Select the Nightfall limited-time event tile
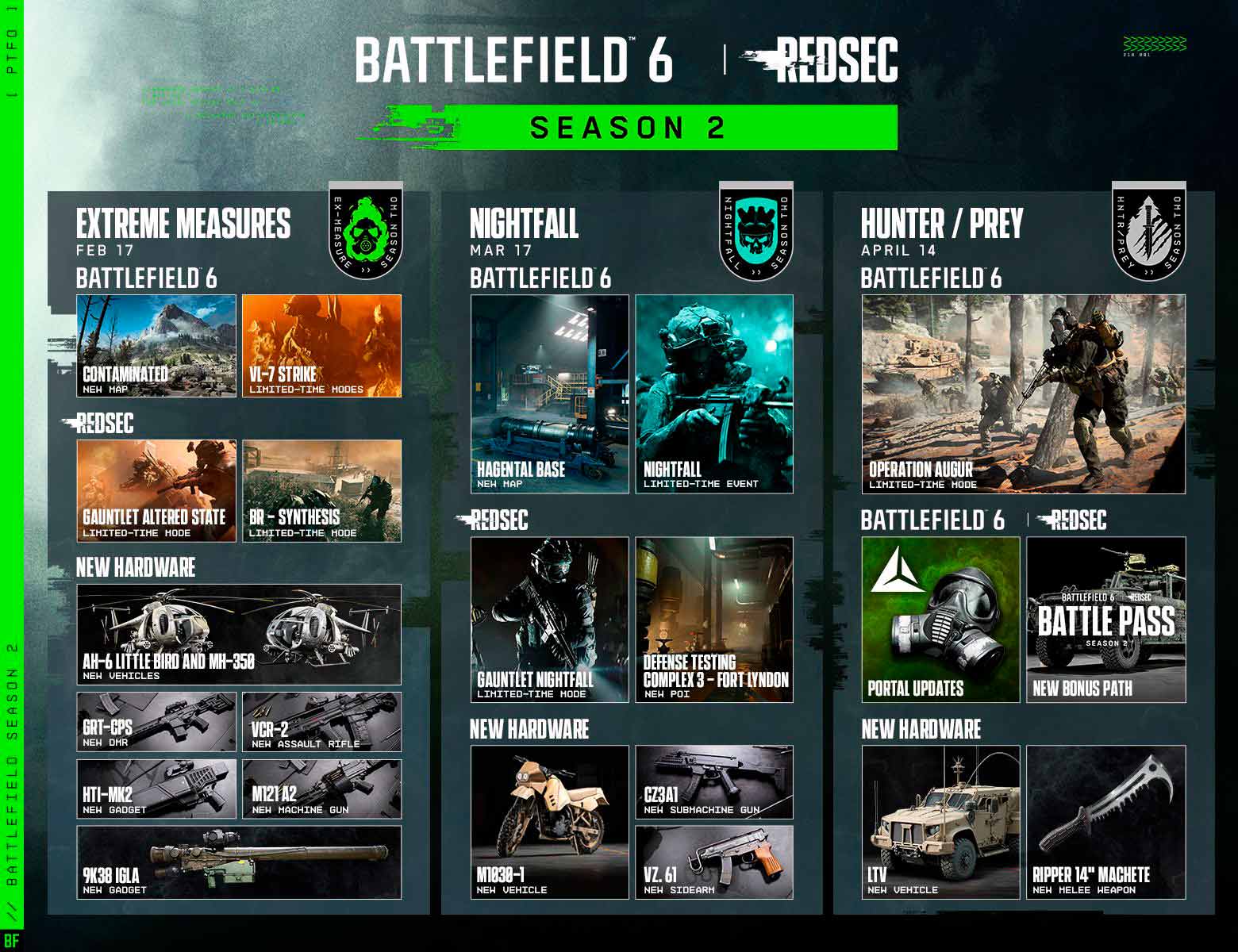The height and width of the screenshot is (952, 1238). 714,394
